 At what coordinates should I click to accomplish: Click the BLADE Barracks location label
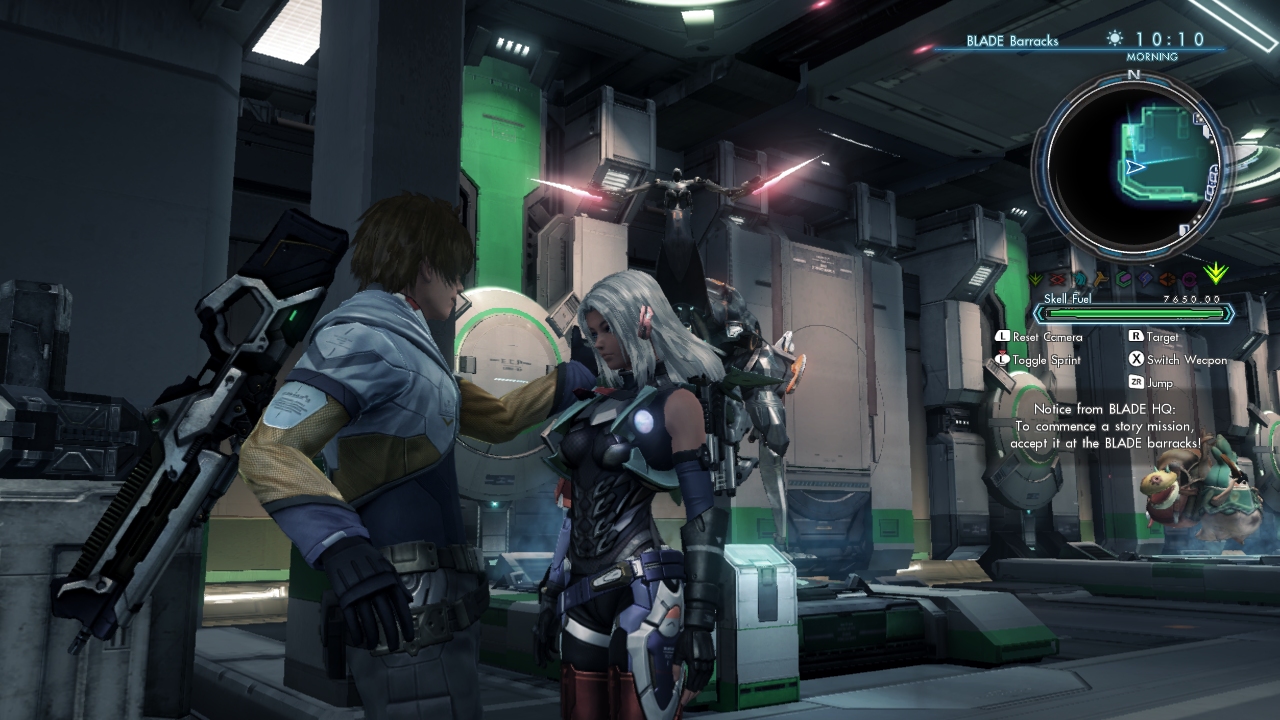[1012, 41]
